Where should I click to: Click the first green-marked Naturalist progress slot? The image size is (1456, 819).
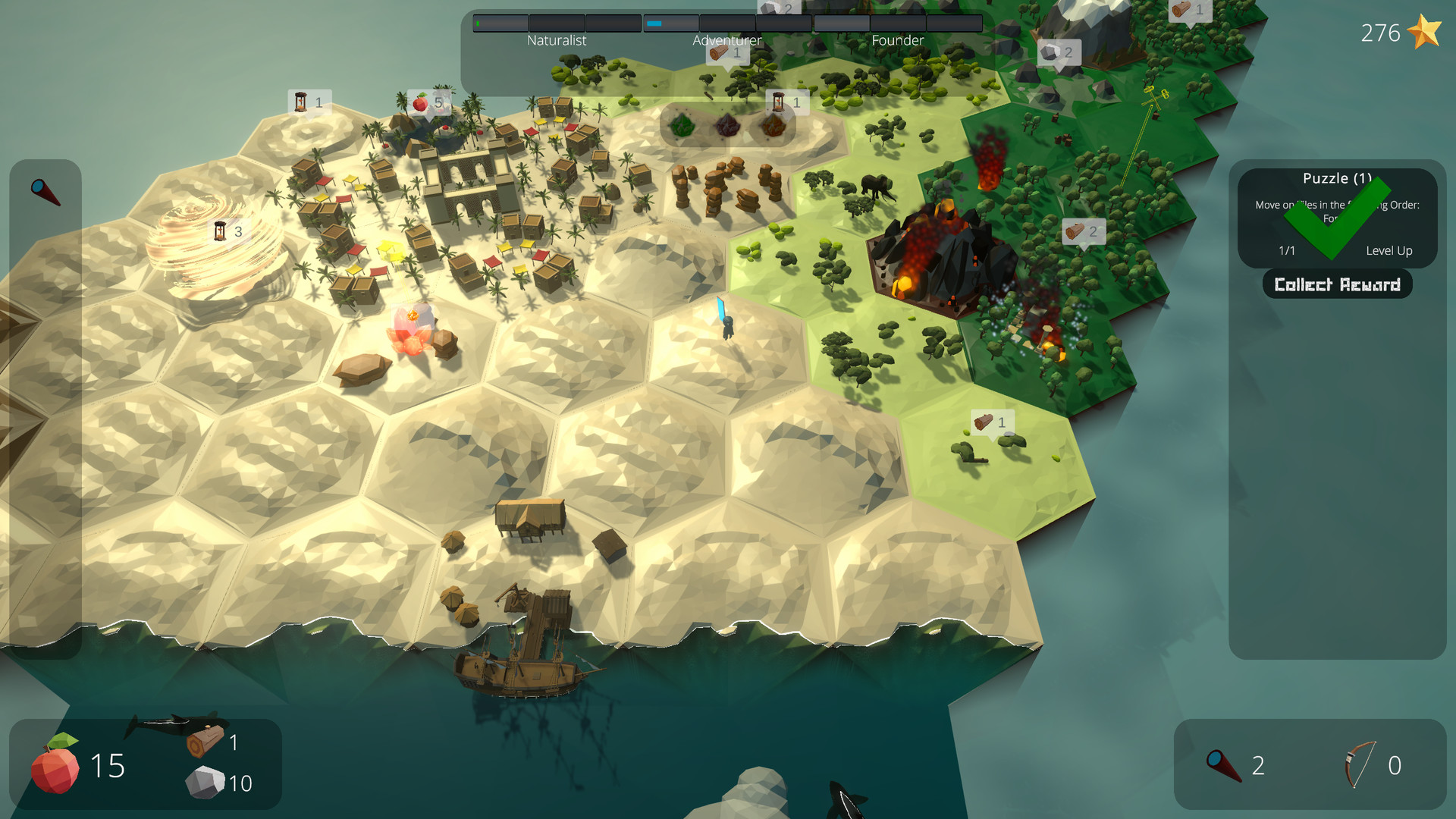pyautogui.click(x=499, y=23)
